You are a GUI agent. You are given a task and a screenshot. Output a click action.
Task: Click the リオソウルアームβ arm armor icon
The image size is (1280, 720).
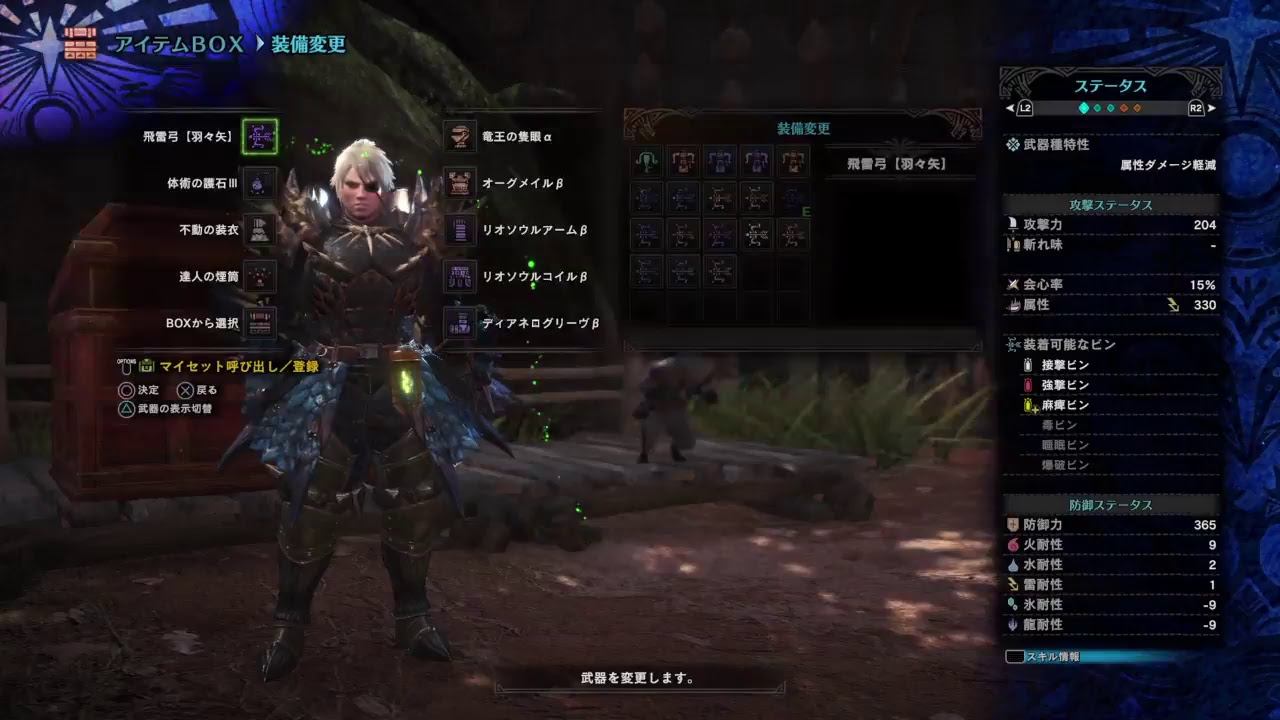click(x=459, y=230)
